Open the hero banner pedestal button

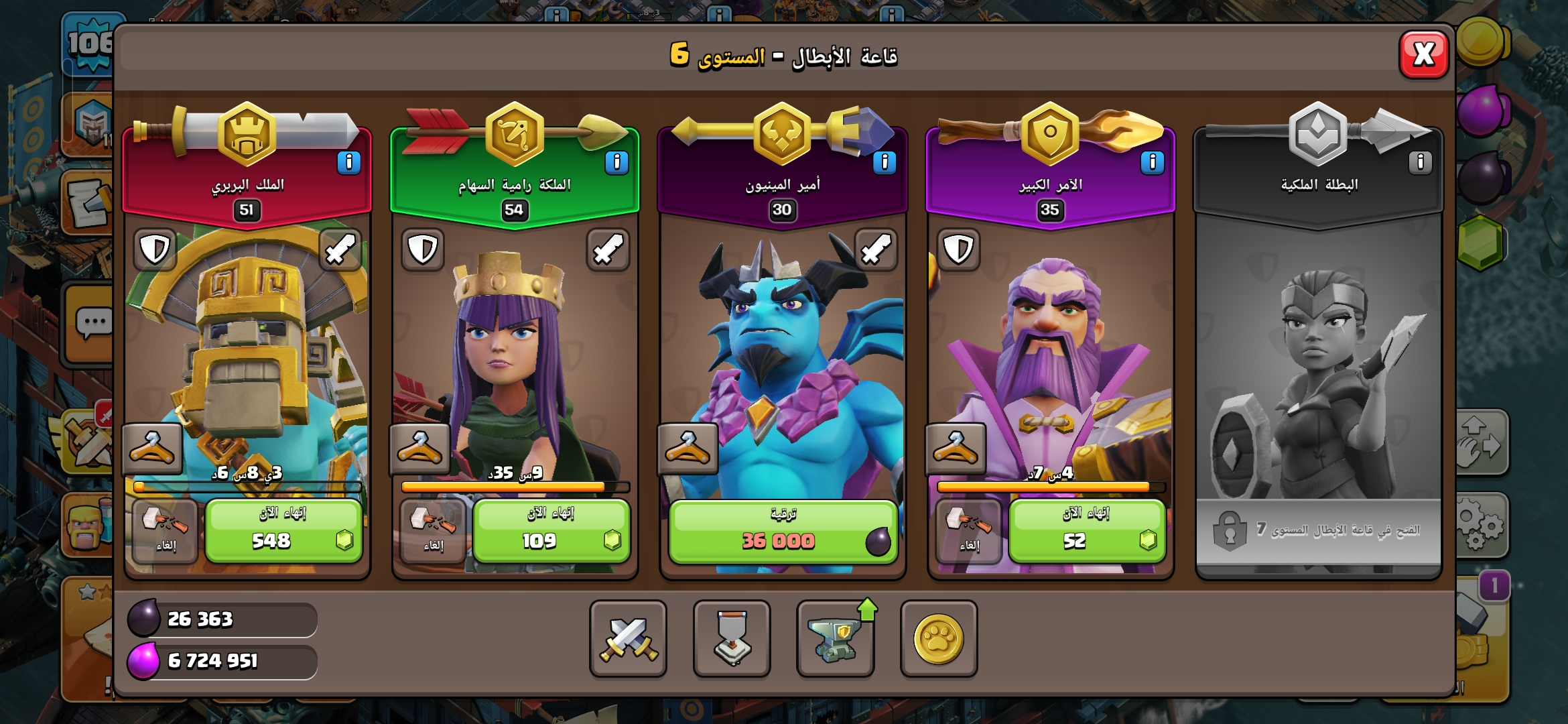(732, 638)
